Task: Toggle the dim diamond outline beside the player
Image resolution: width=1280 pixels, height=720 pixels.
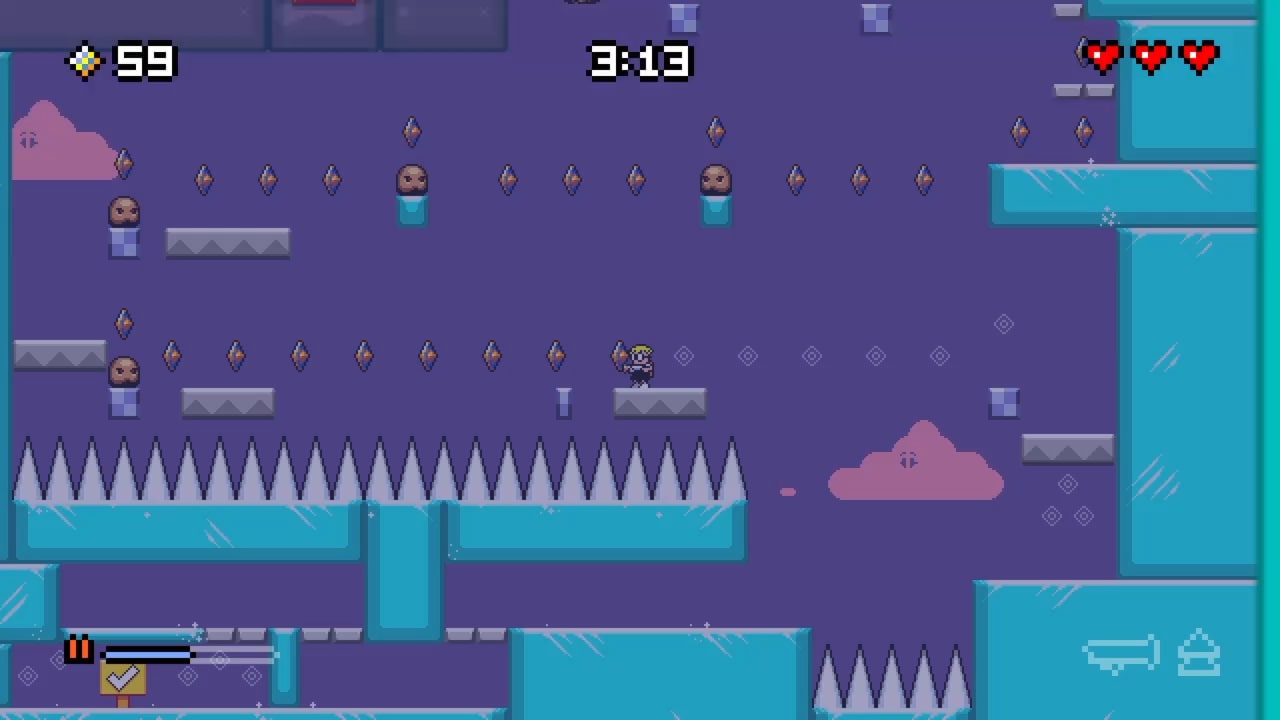Action: point(683,356)
